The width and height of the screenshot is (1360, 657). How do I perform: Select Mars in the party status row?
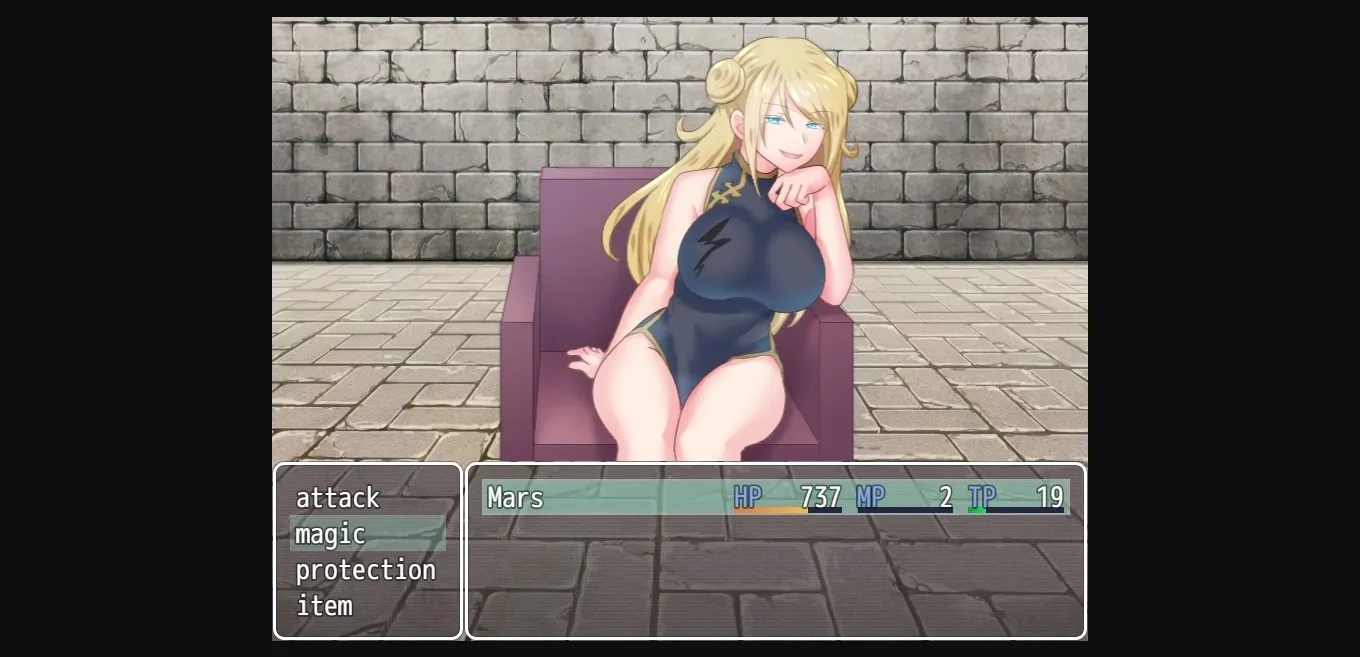point(516,498)
